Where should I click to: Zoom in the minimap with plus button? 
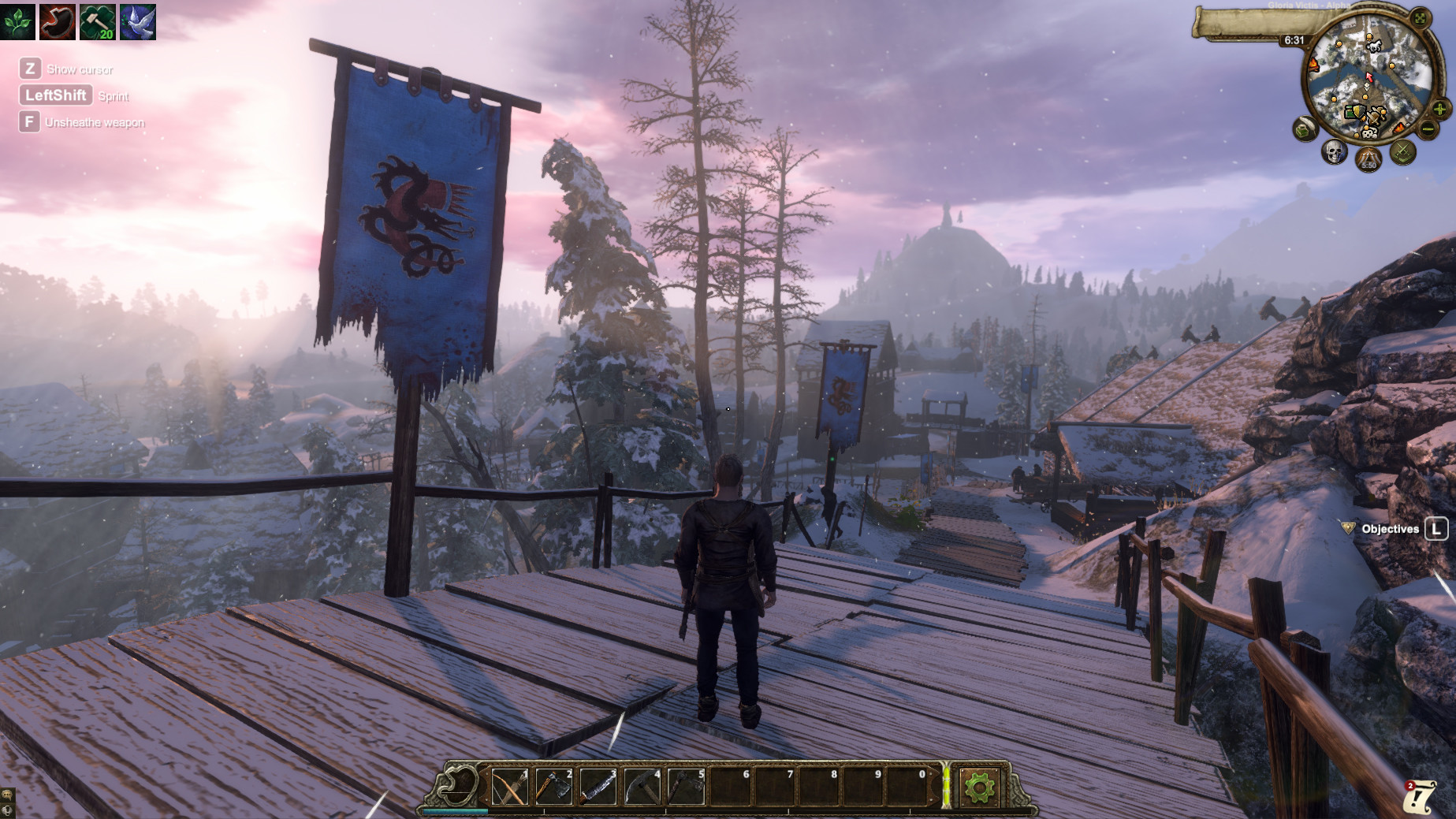click(1439, 110)
